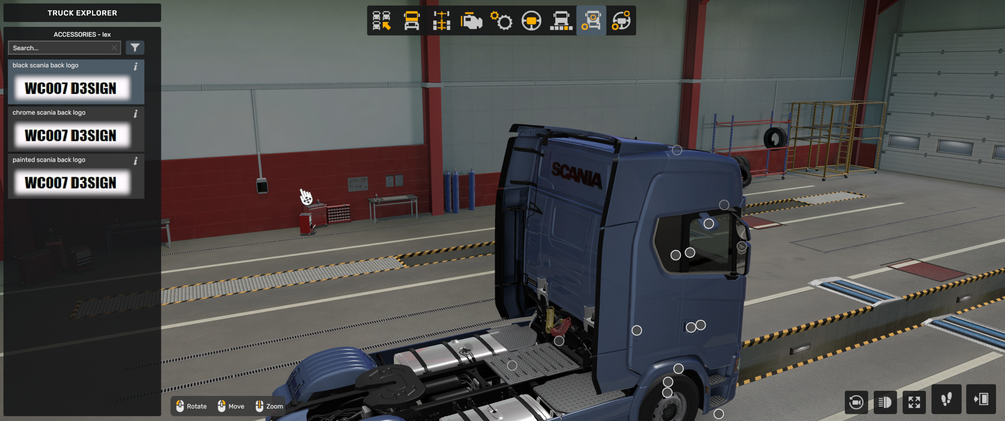Switch to the steering wheel interior tab

[531, 21]
